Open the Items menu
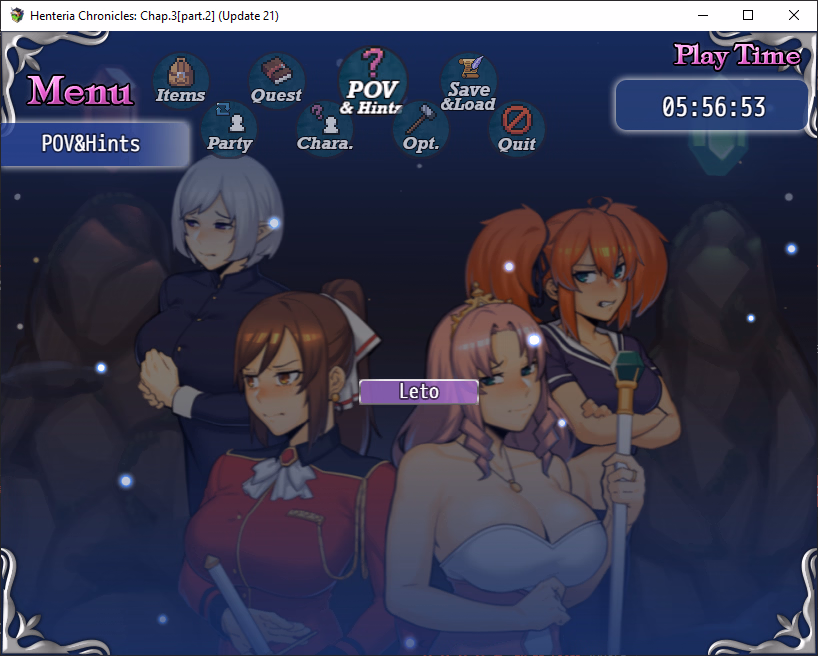818x656 pixels. (180, 80)
